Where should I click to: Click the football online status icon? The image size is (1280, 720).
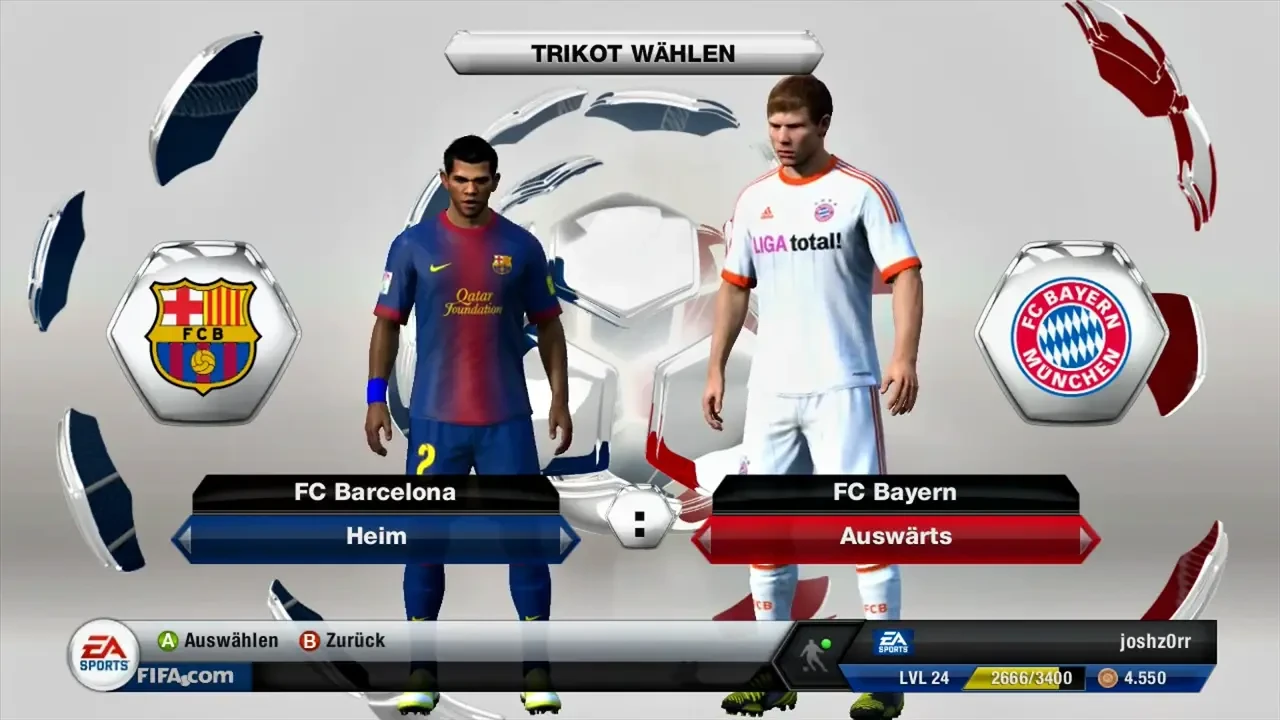pyautogui.click(x=812, y=654)
